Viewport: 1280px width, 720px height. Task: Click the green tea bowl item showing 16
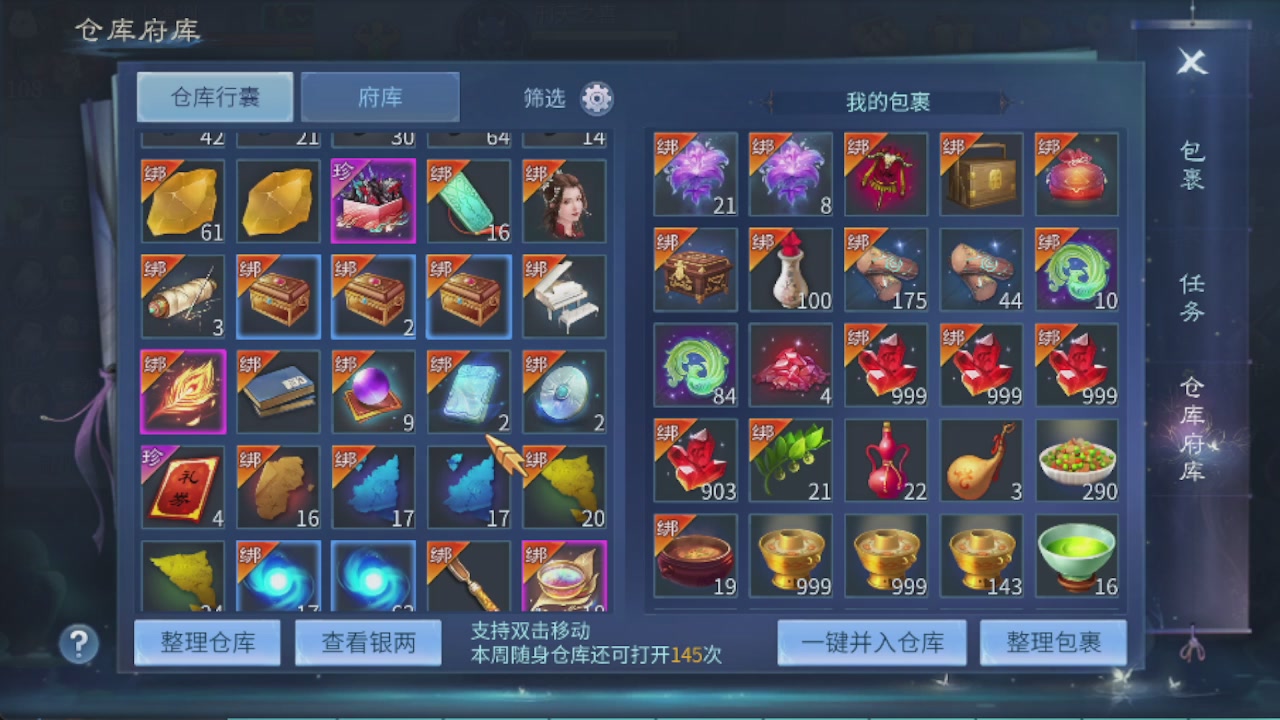click(x=1076, y=555)
